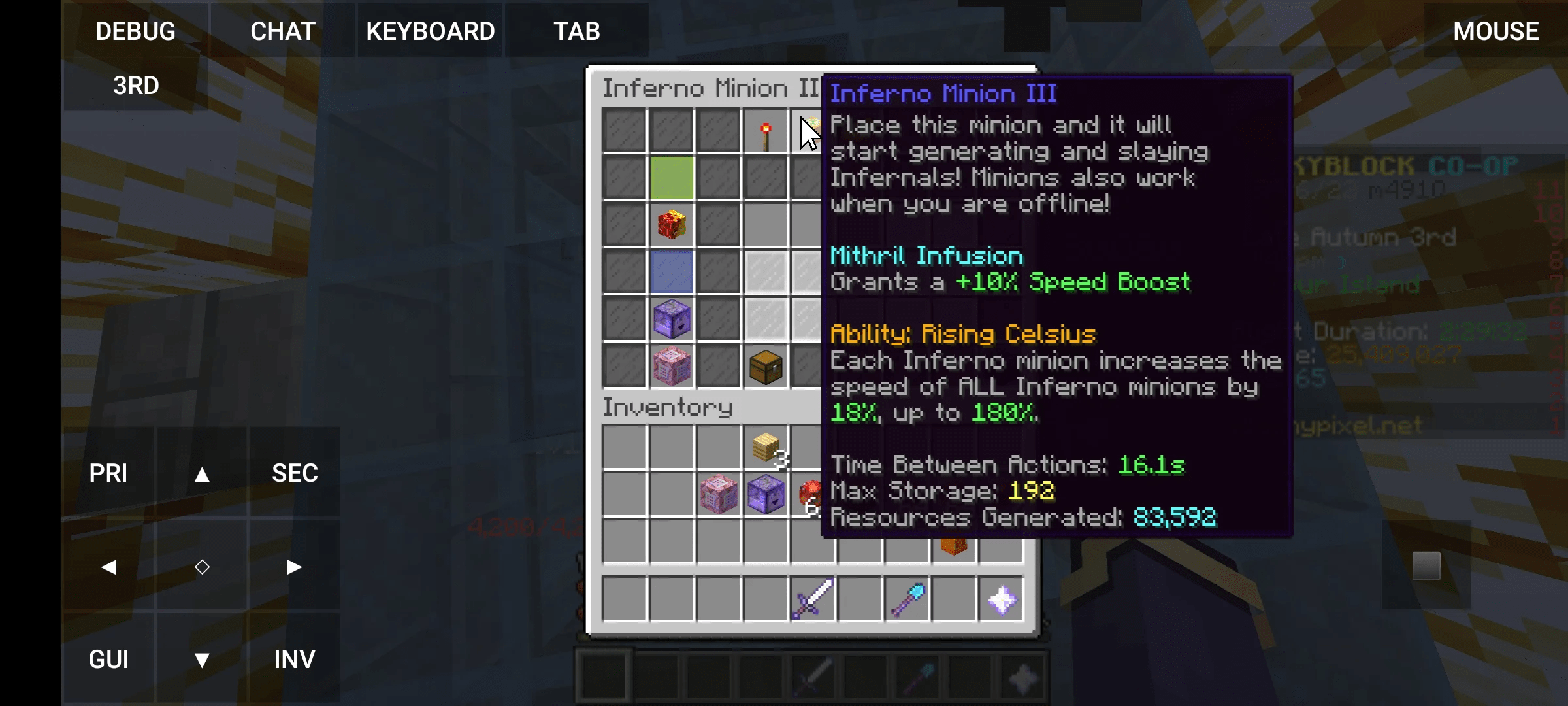Open the GUI control panel
The image size is (1568, 706).
tap(109, 659)
